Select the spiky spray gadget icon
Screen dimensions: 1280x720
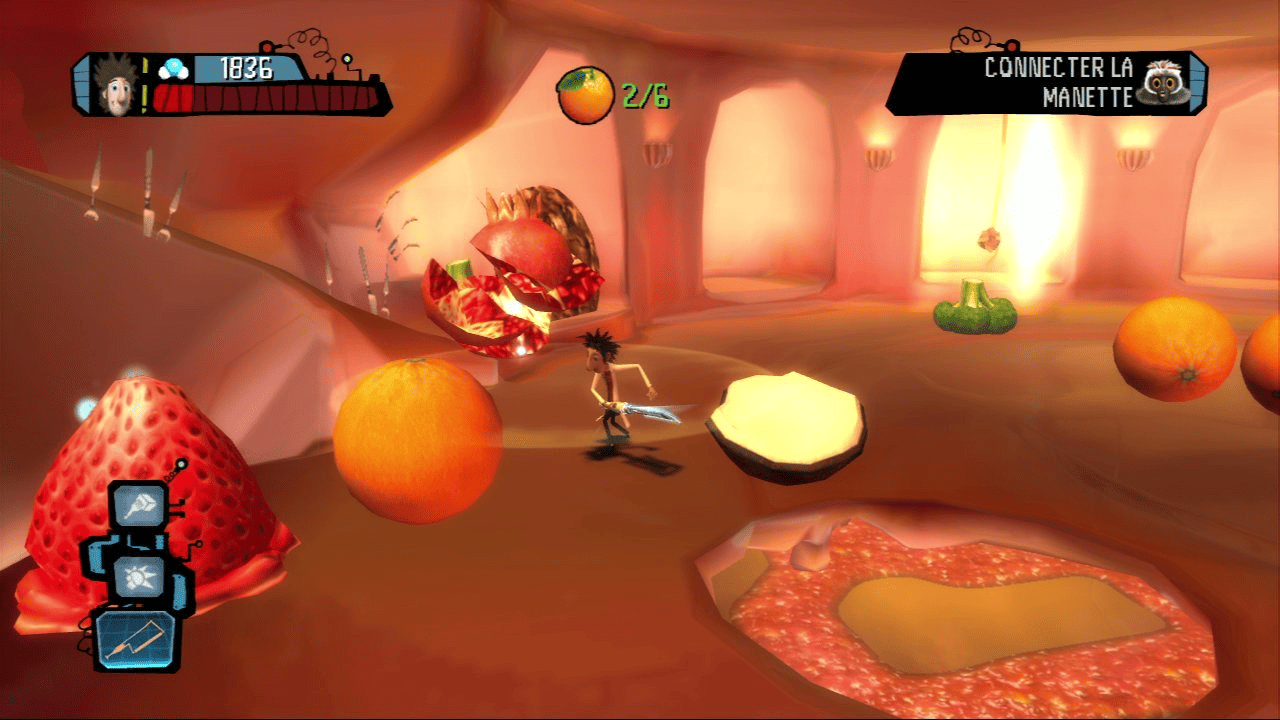(x=138, y=577)
